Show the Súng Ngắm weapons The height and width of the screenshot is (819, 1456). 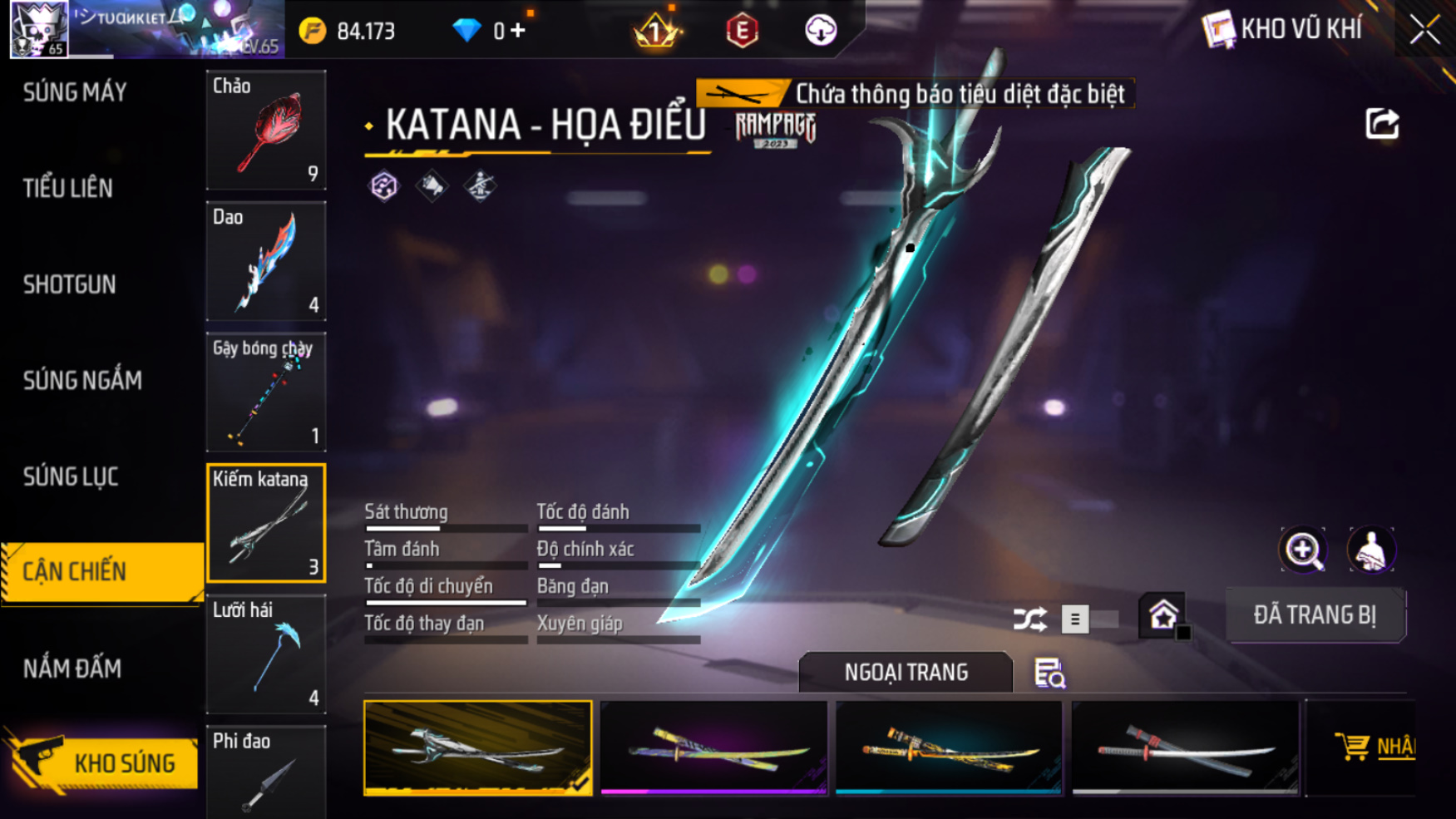pyautogui.click(x=82, y=381)
